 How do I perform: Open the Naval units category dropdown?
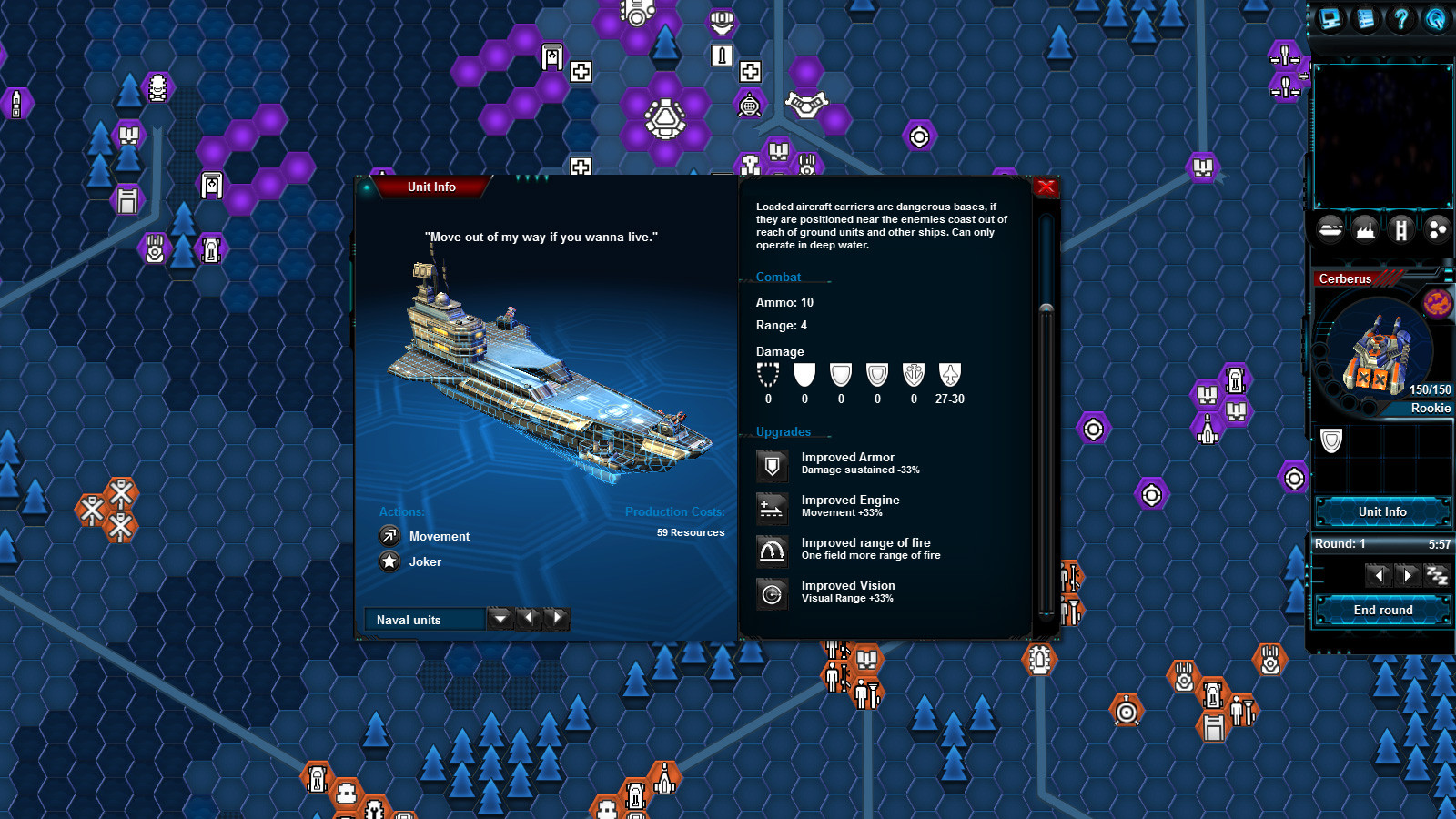click(x=500, y=619)
